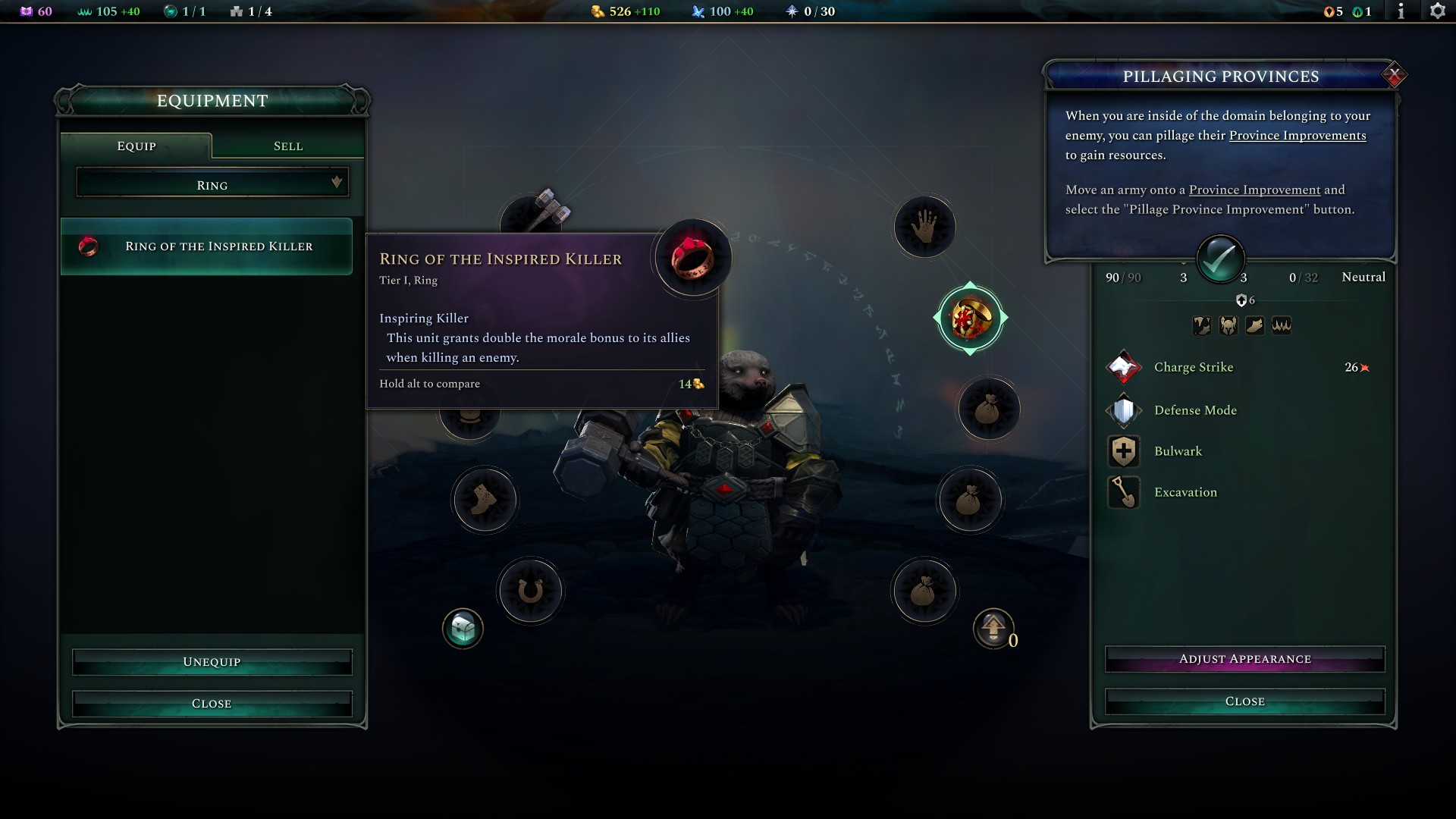
Task: Open the info panel via i icon
Action: coord(1401,11)
